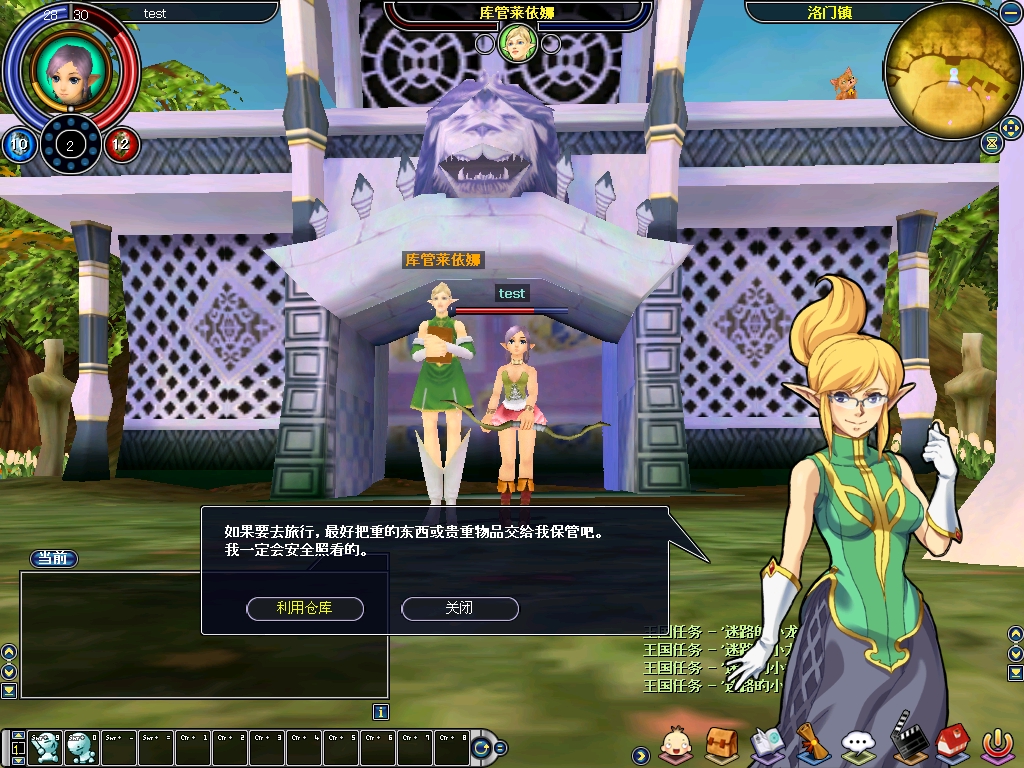1024x768 pixels.
Task: Click the target NPC portrait at top center
Action: coord(518,42)
